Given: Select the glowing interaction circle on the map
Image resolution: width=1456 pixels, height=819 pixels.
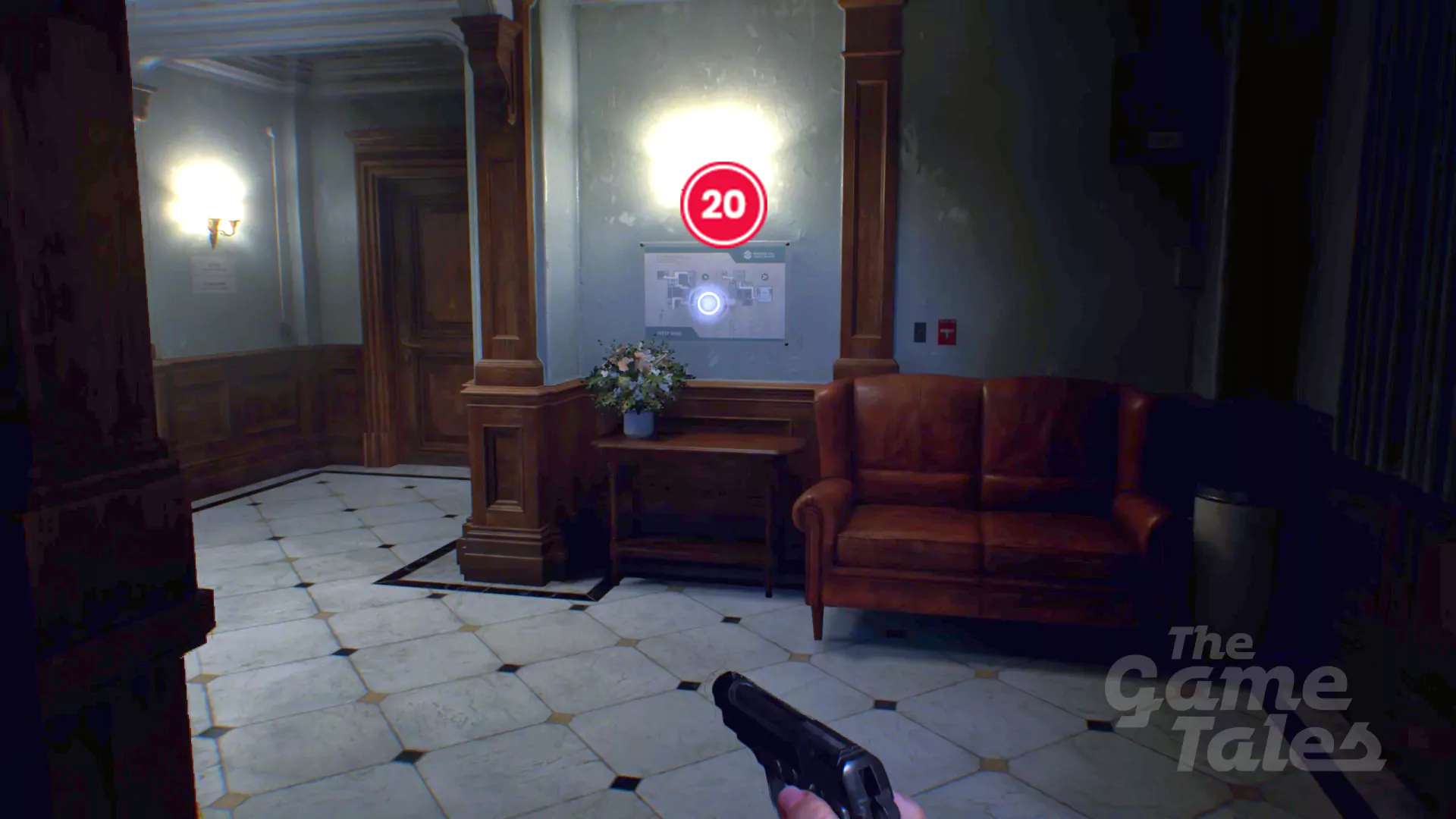Looking at the screenshot, I should 708,303.
